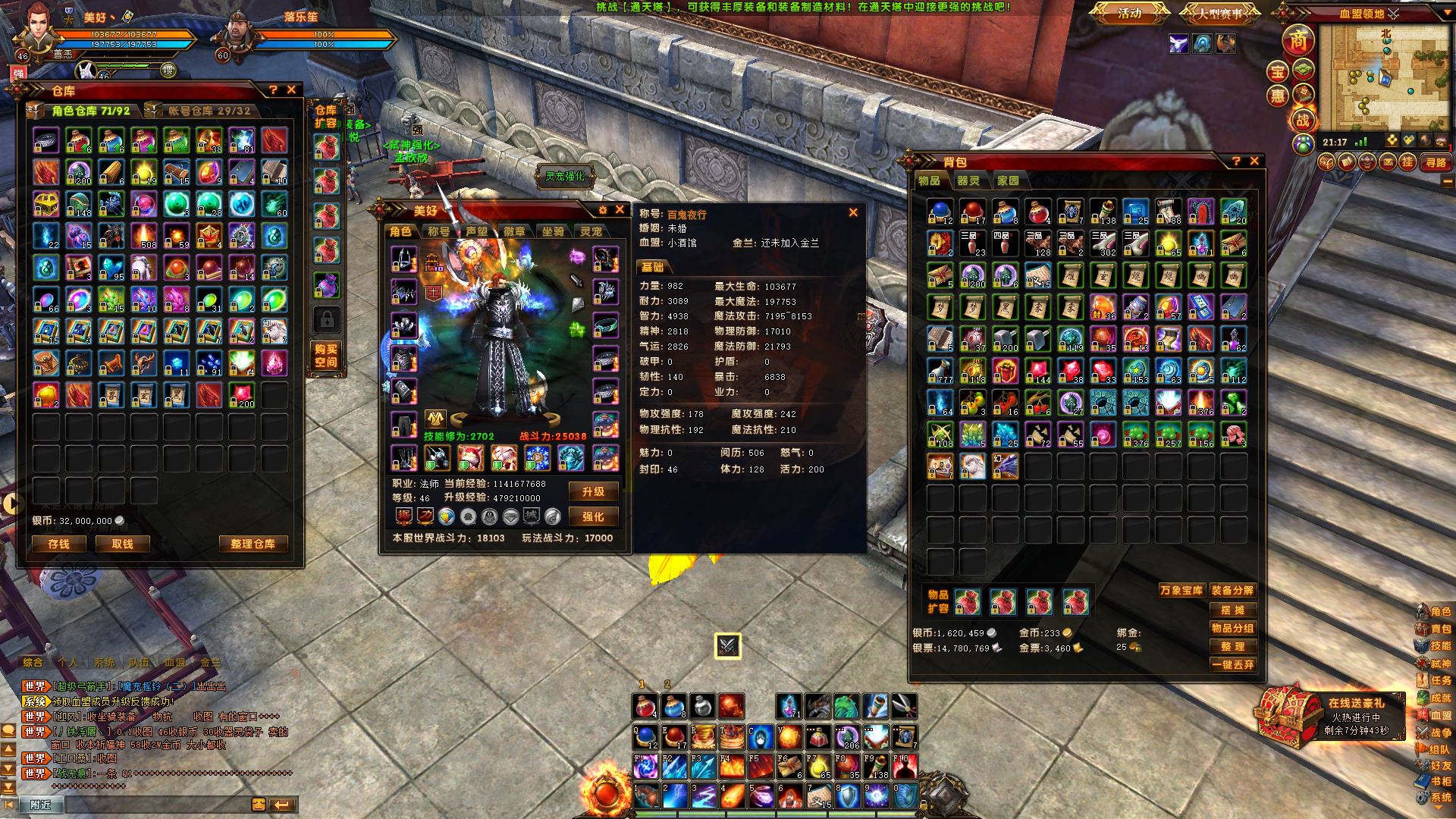Close the 仓库 warehouse window
This screenshot has height=819, width=1456.
(291, 89)
